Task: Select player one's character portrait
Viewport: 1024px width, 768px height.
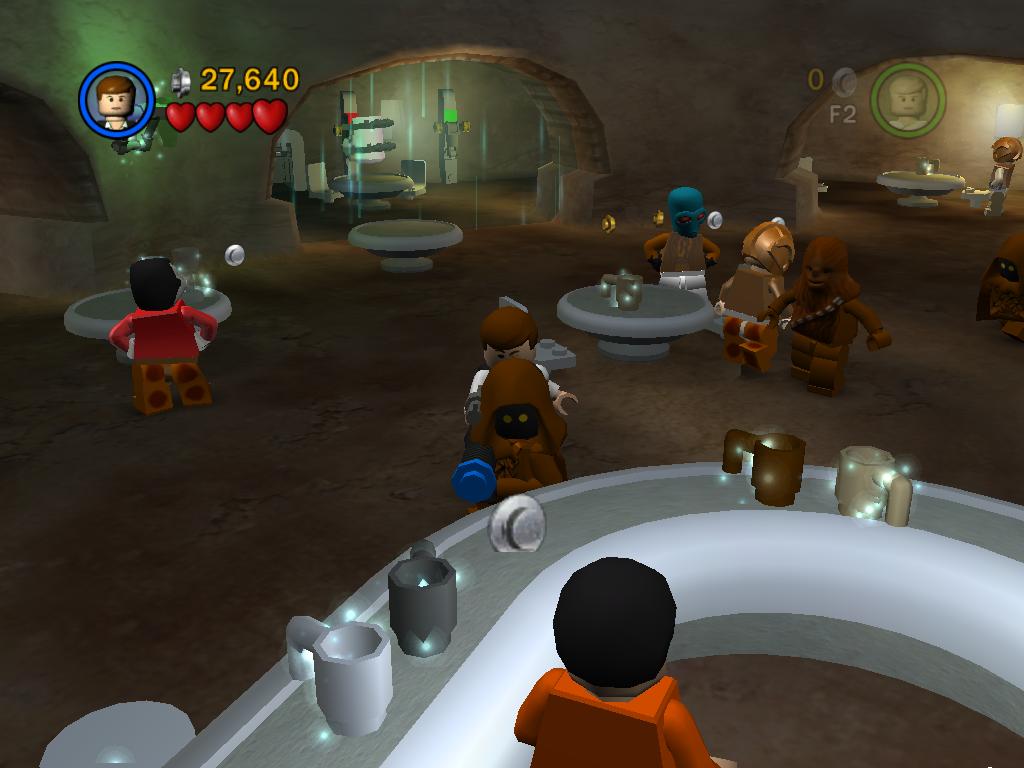Action: [116, 99]
